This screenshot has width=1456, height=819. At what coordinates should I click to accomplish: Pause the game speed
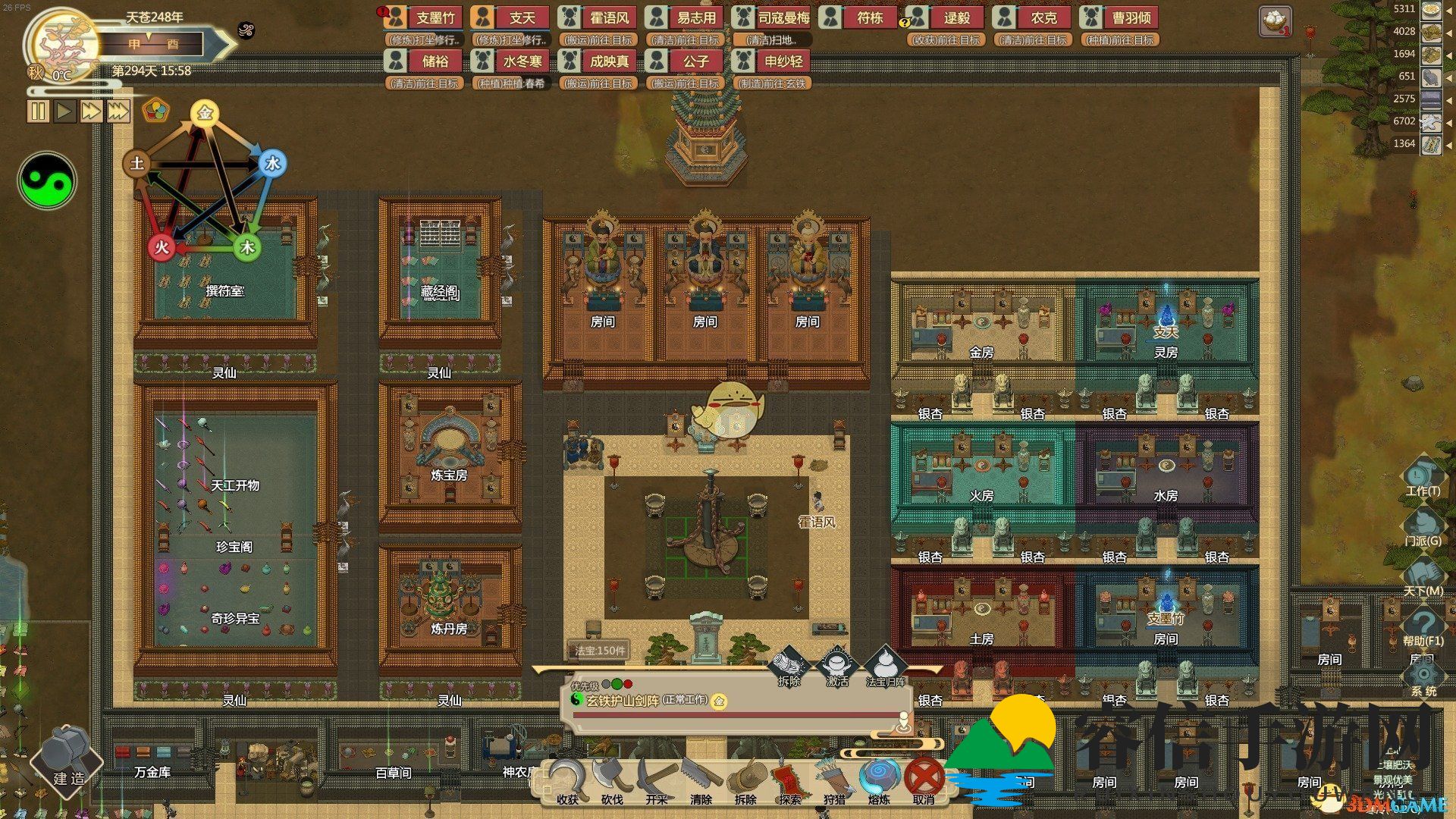pos(37,111)
